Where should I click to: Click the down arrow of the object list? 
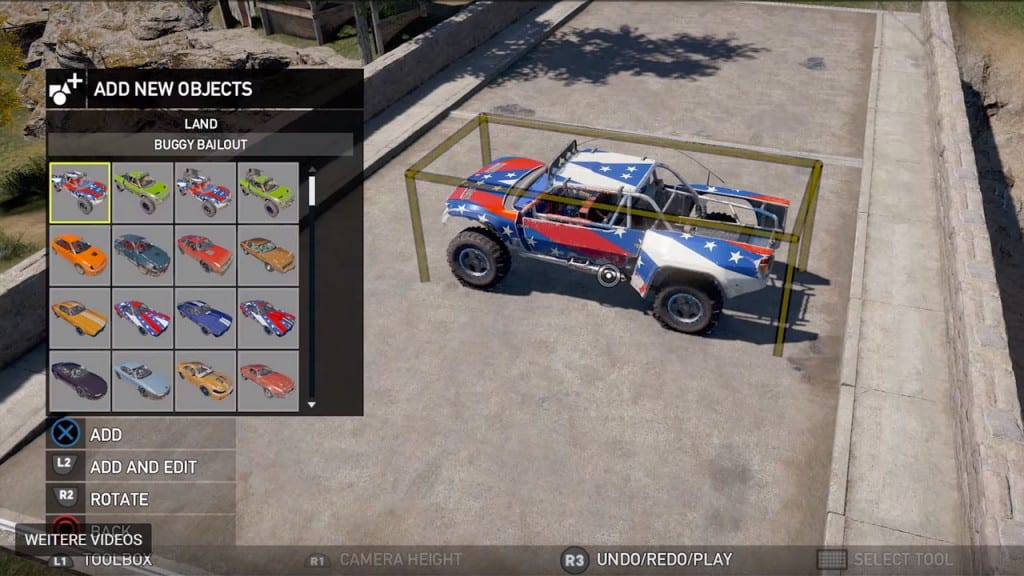(312, 404)
